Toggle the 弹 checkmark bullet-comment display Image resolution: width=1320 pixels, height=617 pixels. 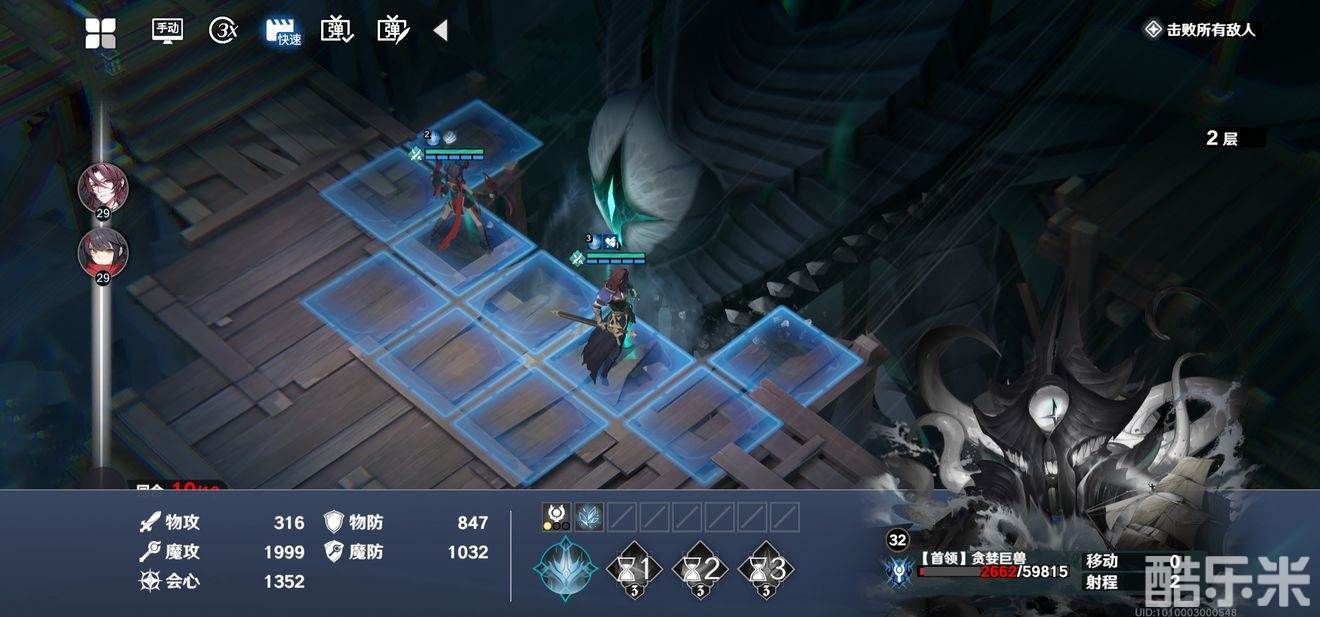click(337, 31)
